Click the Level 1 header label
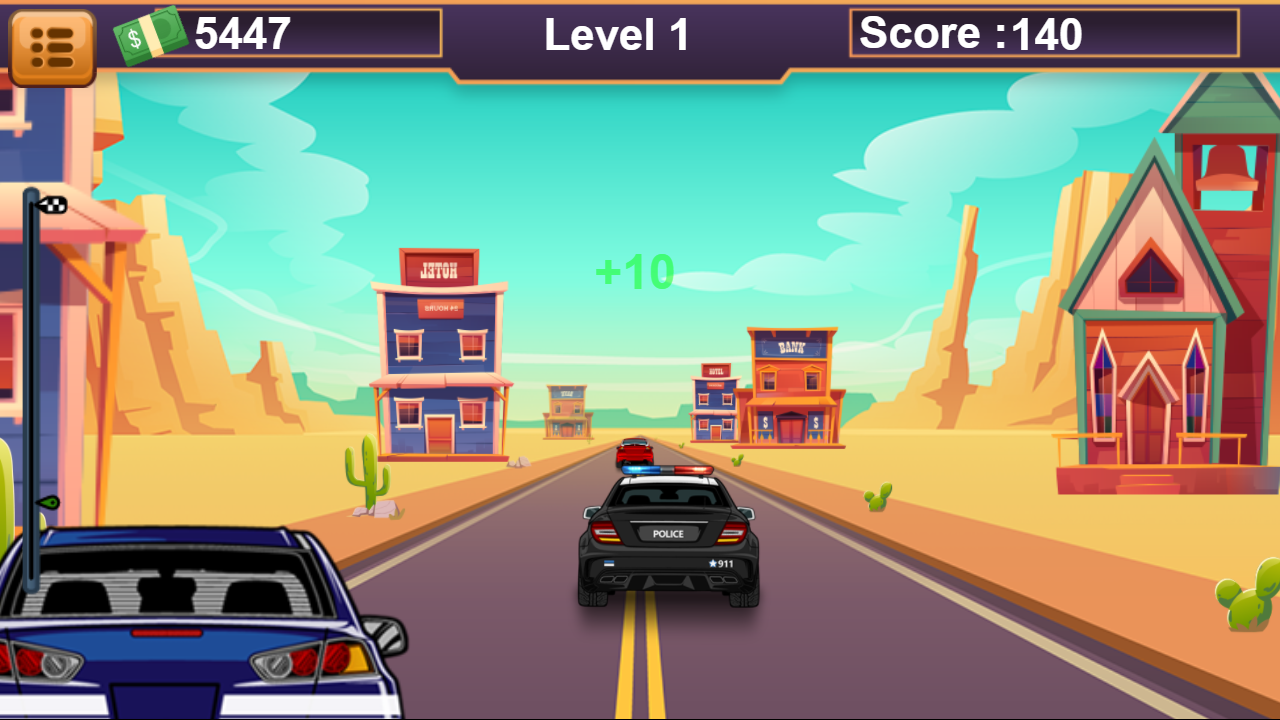 [x=614, y=35]
